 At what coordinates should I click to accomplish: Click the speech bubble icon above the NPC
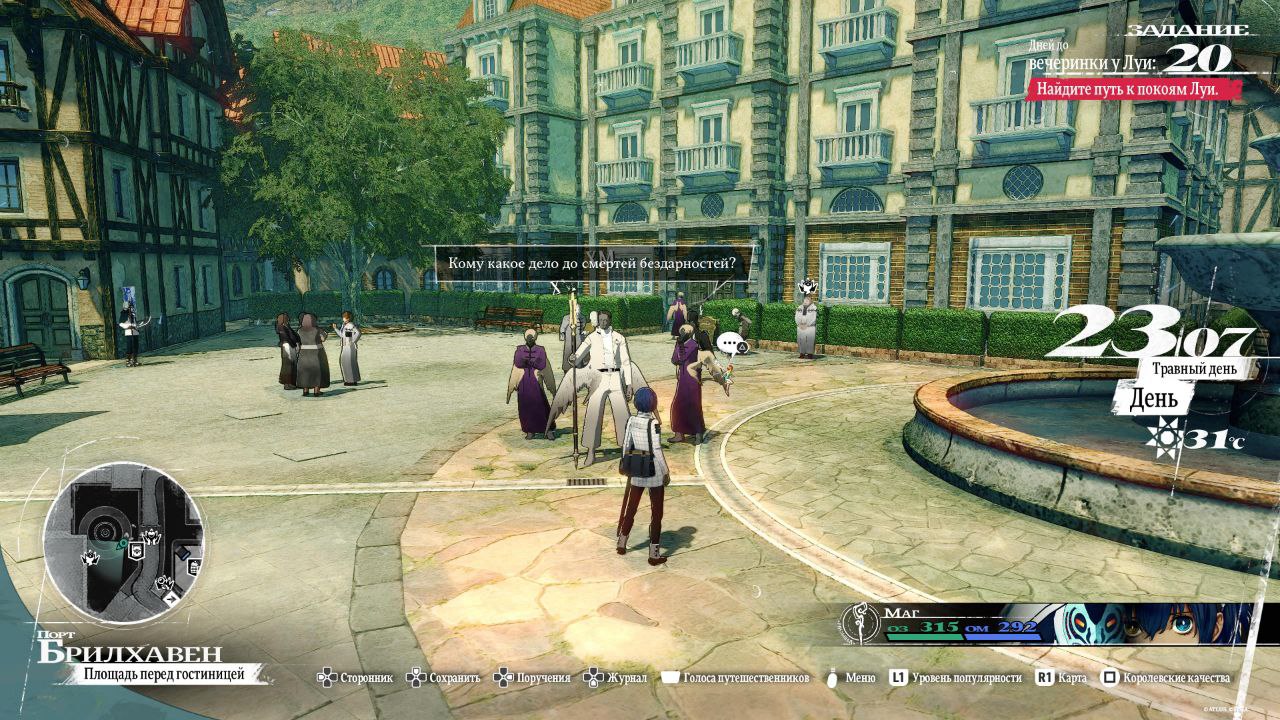(x=731, y=345)
